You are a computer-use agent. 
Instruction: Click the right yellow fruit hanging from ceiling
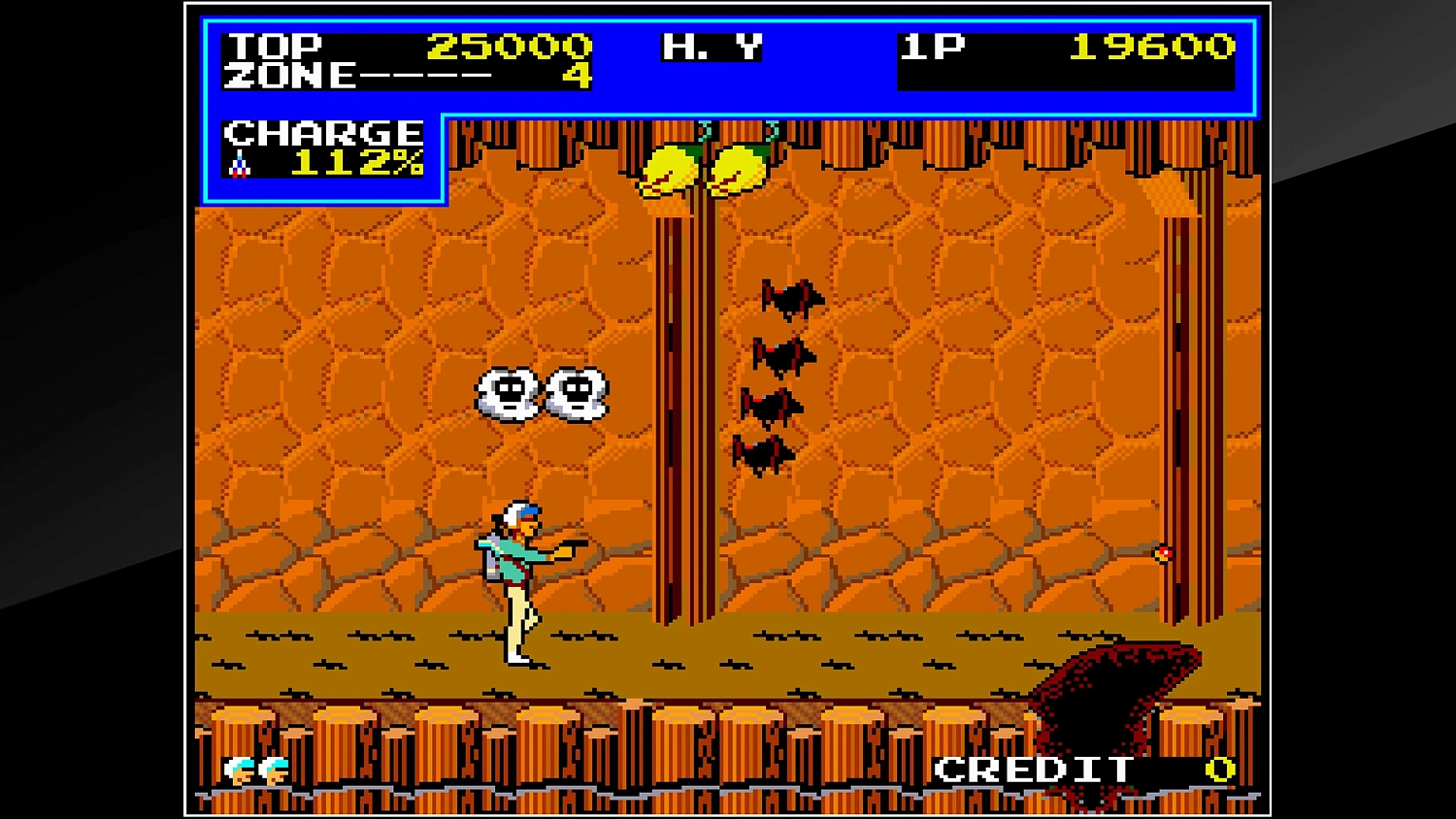(x=740, y=170)
